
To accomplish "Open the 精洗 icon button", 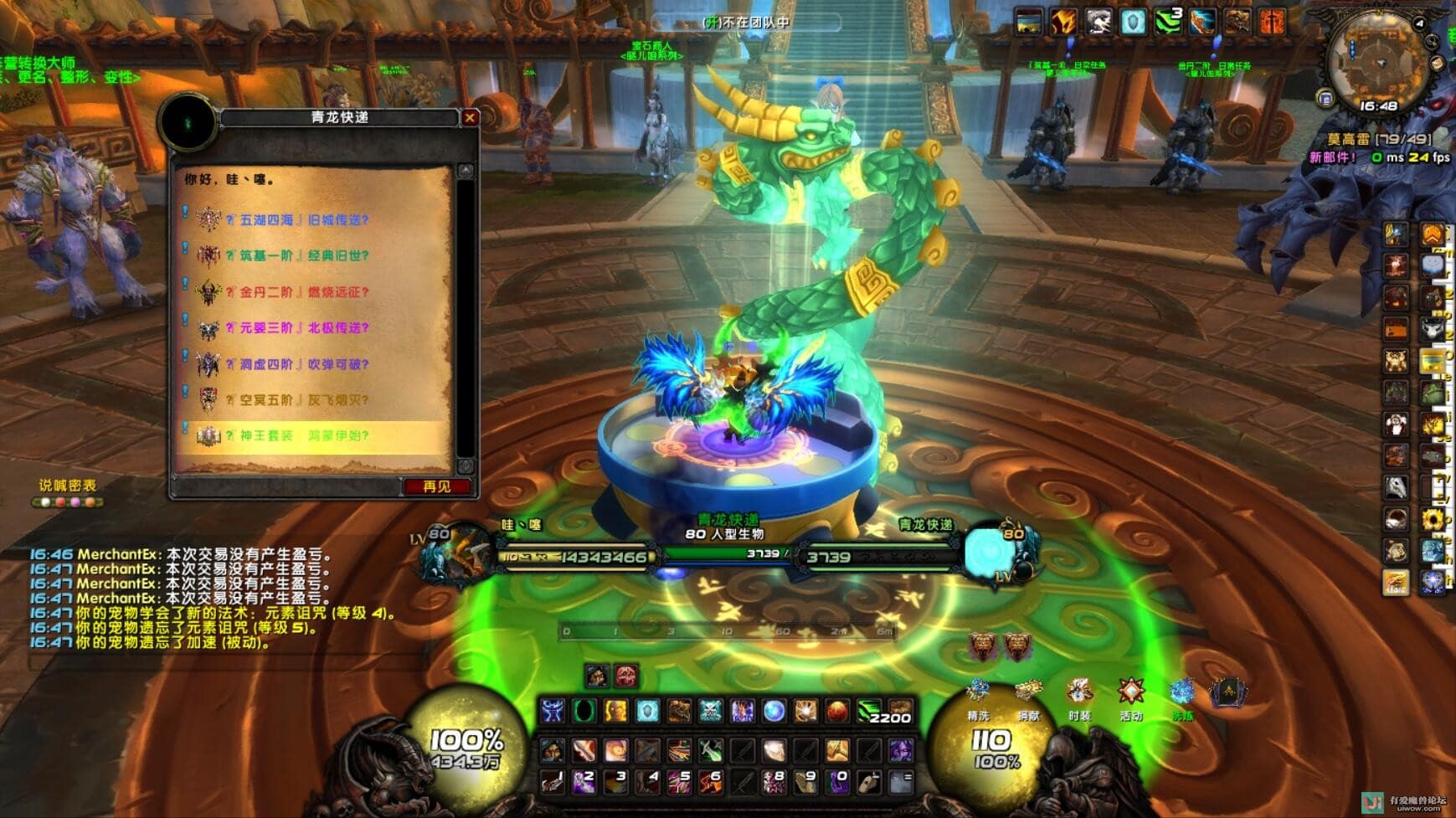I will pos(978,693).
